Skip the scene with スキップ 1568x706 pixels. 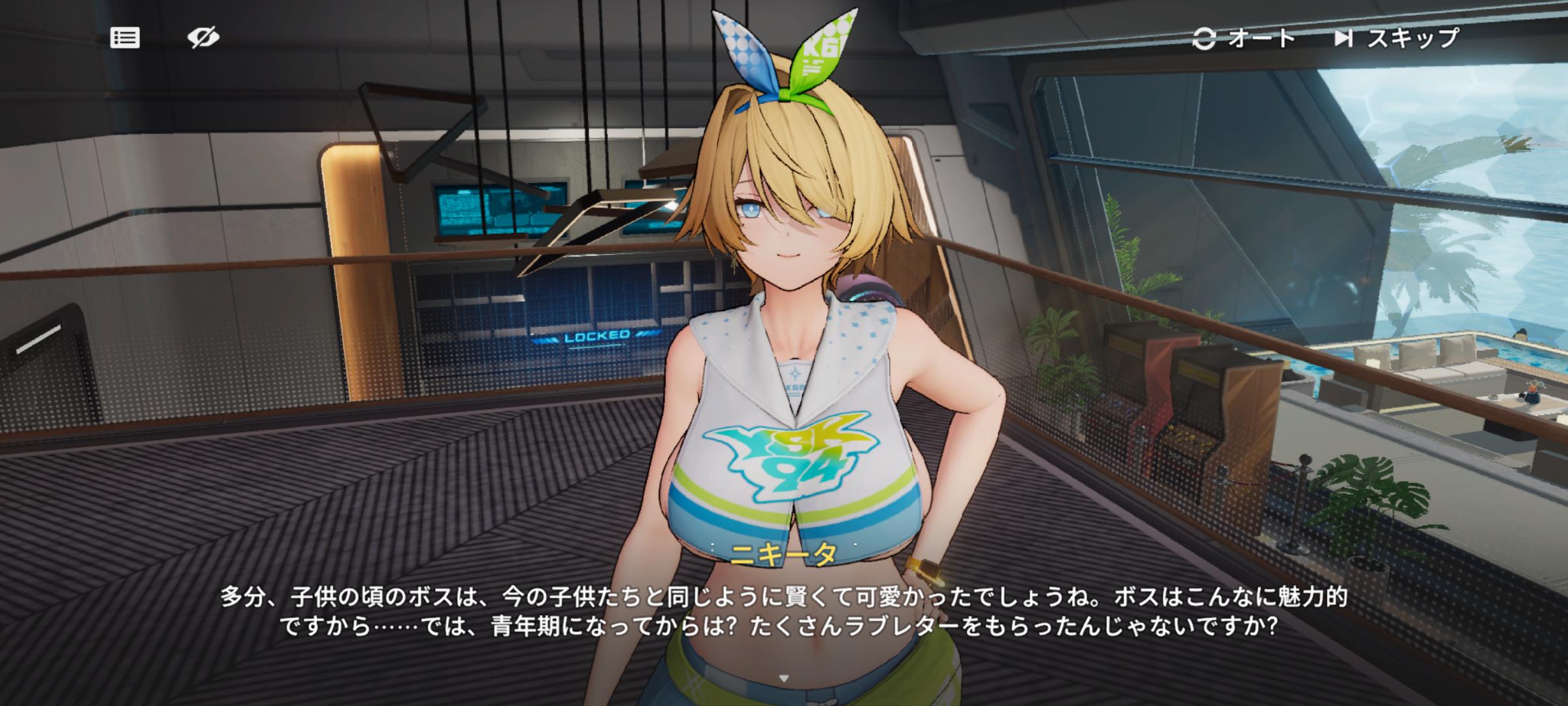tap(1397, 39)
